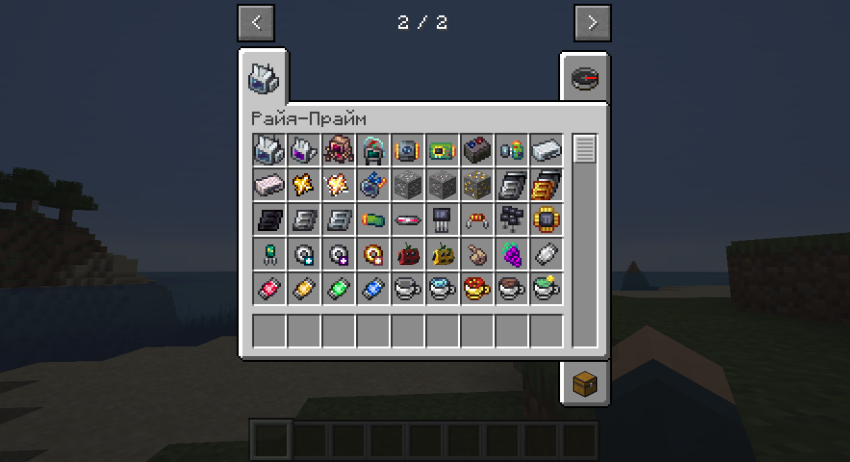Grab the item list scrollbar handle
Image resolution: width=850 pixels, height=462 pixels.
[x=585, y=150]
